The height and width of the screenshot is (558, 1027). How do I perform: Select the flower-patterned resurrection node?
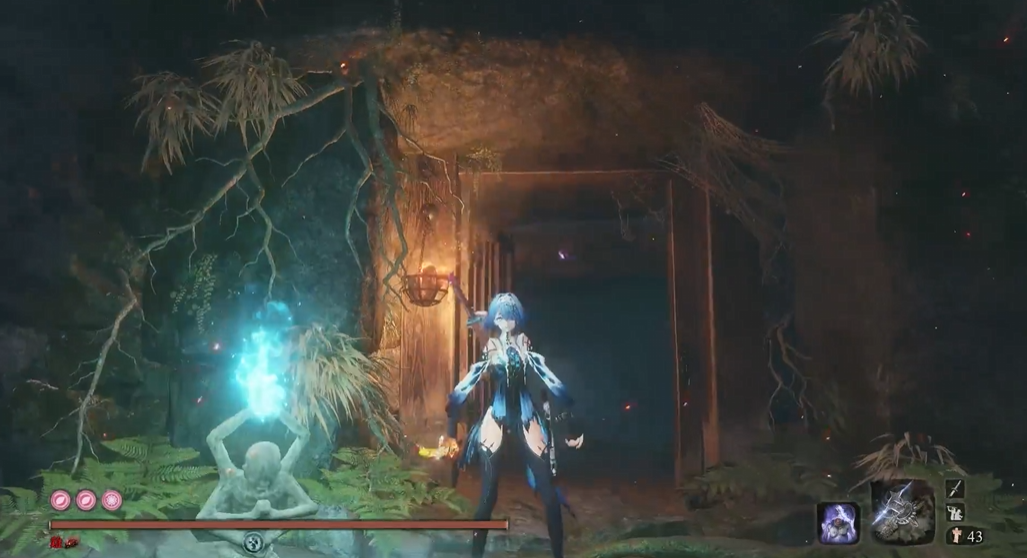click(x=111, y=500)
